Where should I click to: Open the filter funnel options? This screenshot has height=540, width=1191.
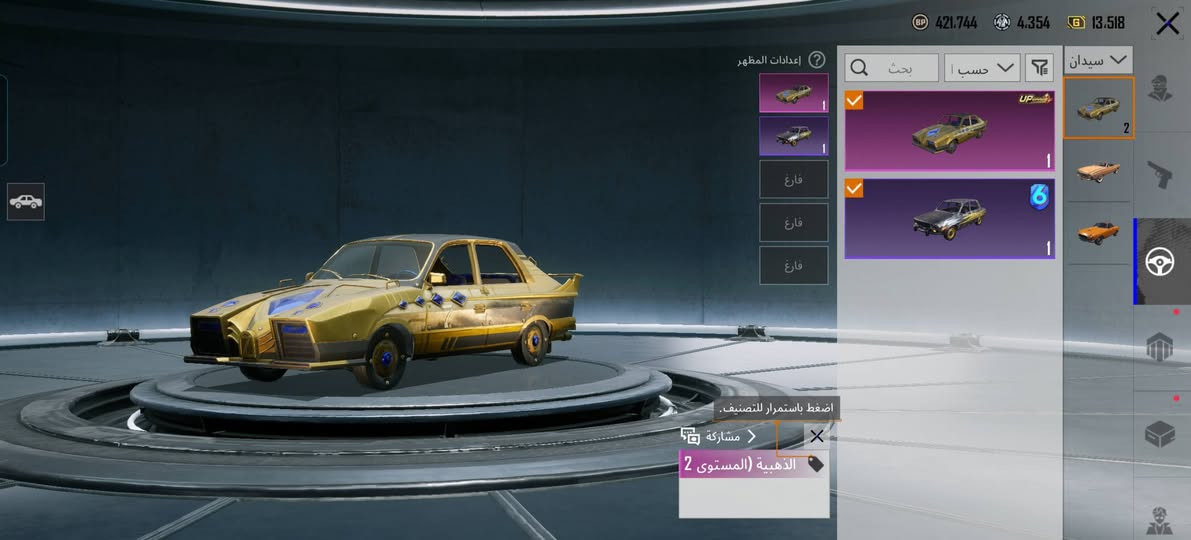click(1040, 68)
